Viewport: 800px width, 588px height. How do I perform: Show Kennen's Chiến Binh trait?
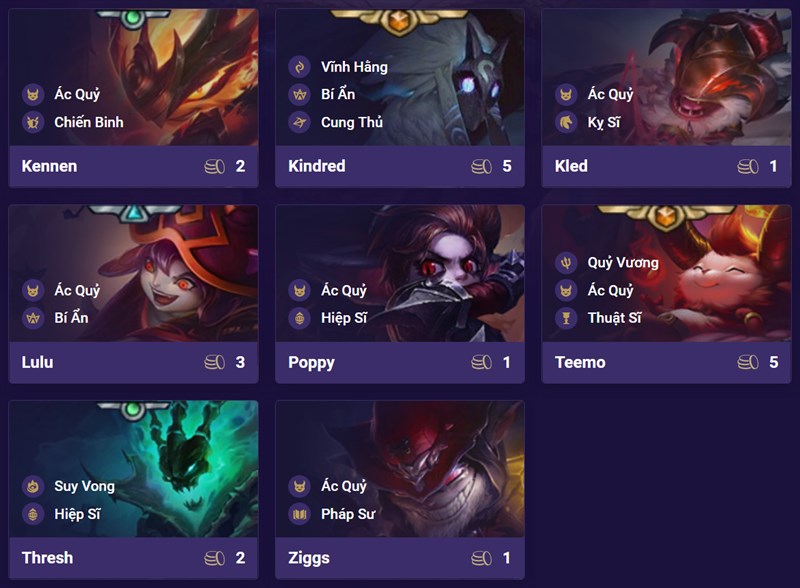(x=88, y=123)
